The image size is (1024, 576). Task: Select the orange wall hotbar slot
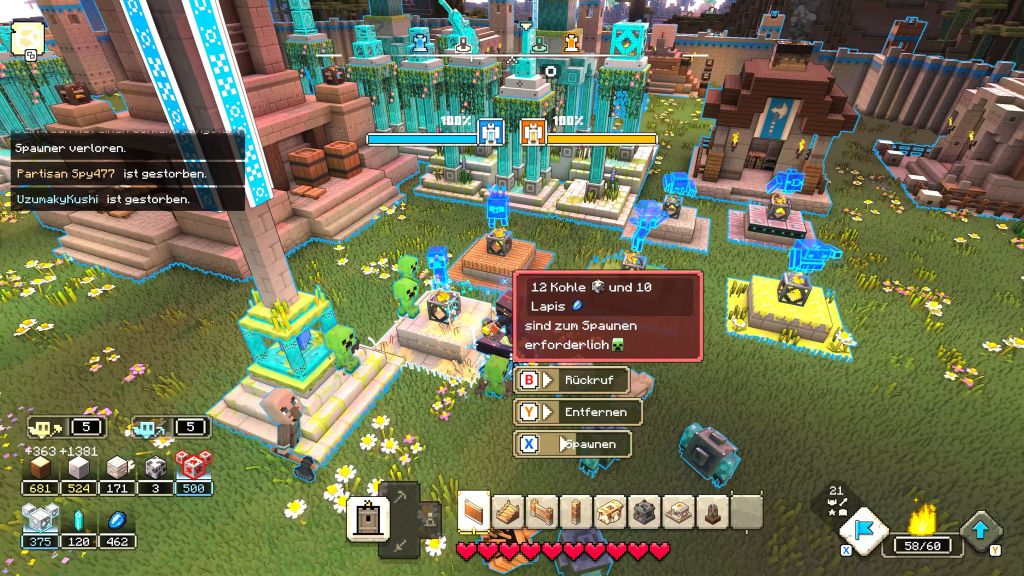click(474, 512)
